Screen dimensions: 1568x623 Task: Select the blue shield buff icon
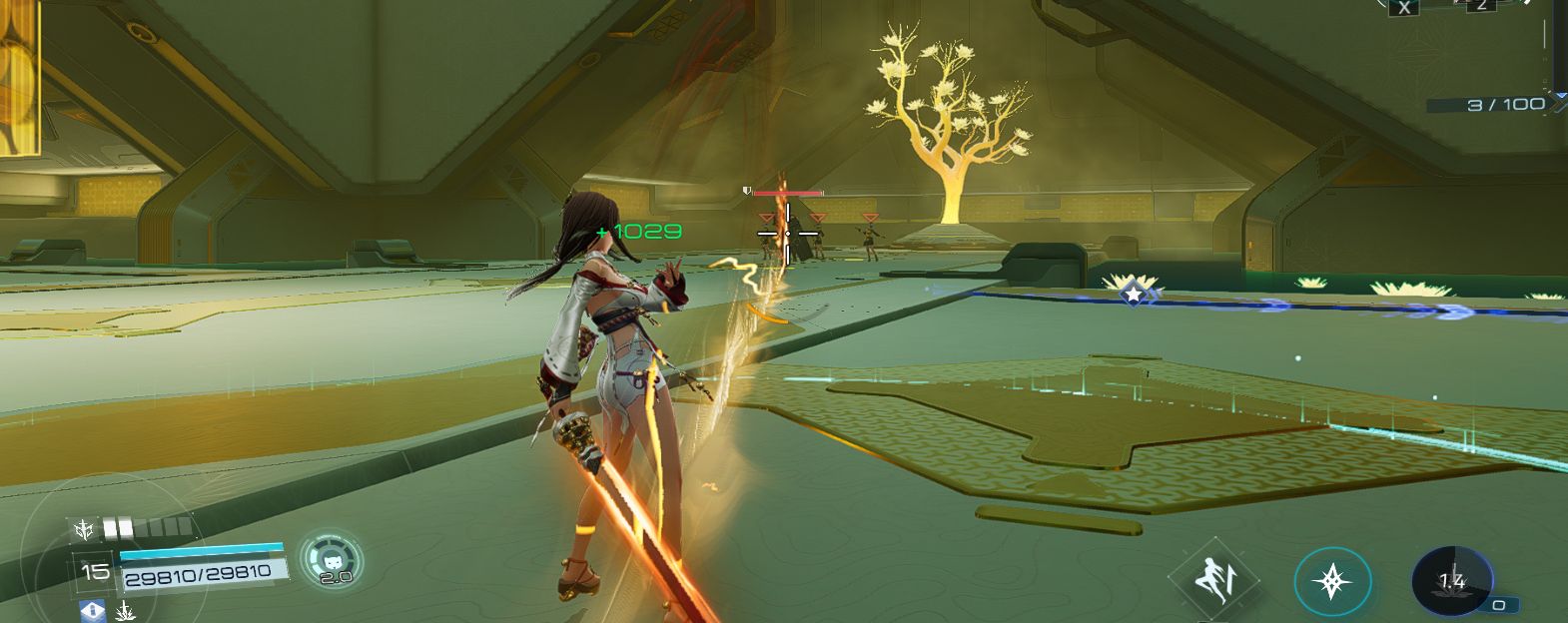[93, 610]
